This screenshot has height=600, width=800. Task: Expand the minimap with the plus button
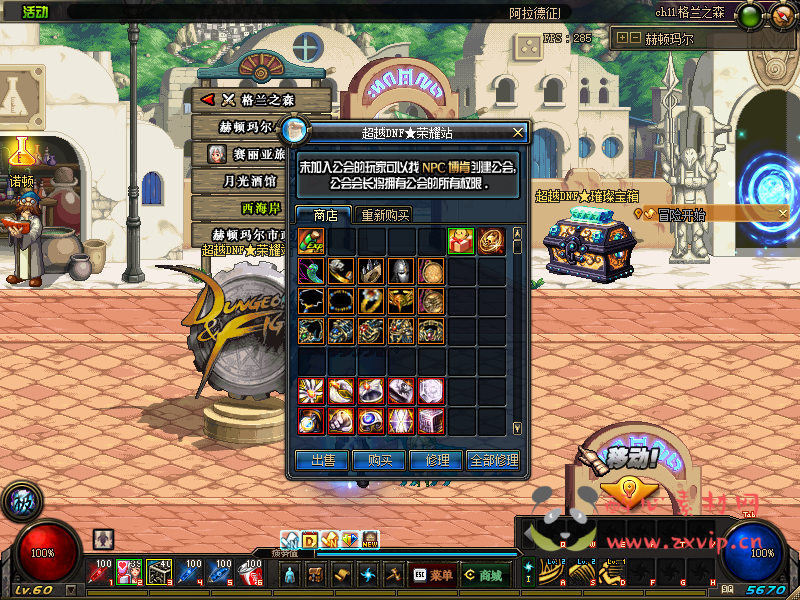click(623, 38)
